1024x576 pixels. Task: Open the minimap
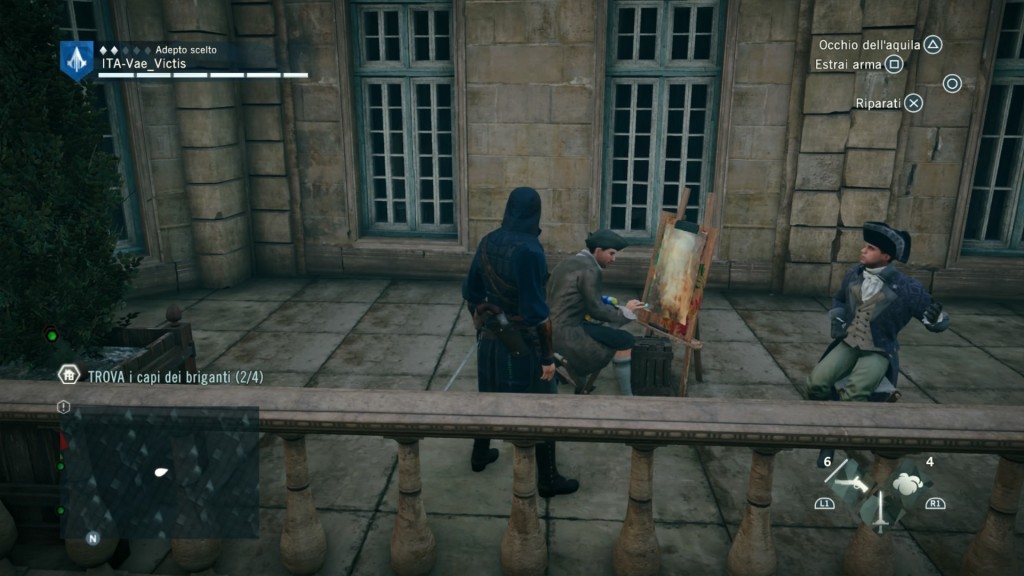pyautogui.click(x=160, y=471)
